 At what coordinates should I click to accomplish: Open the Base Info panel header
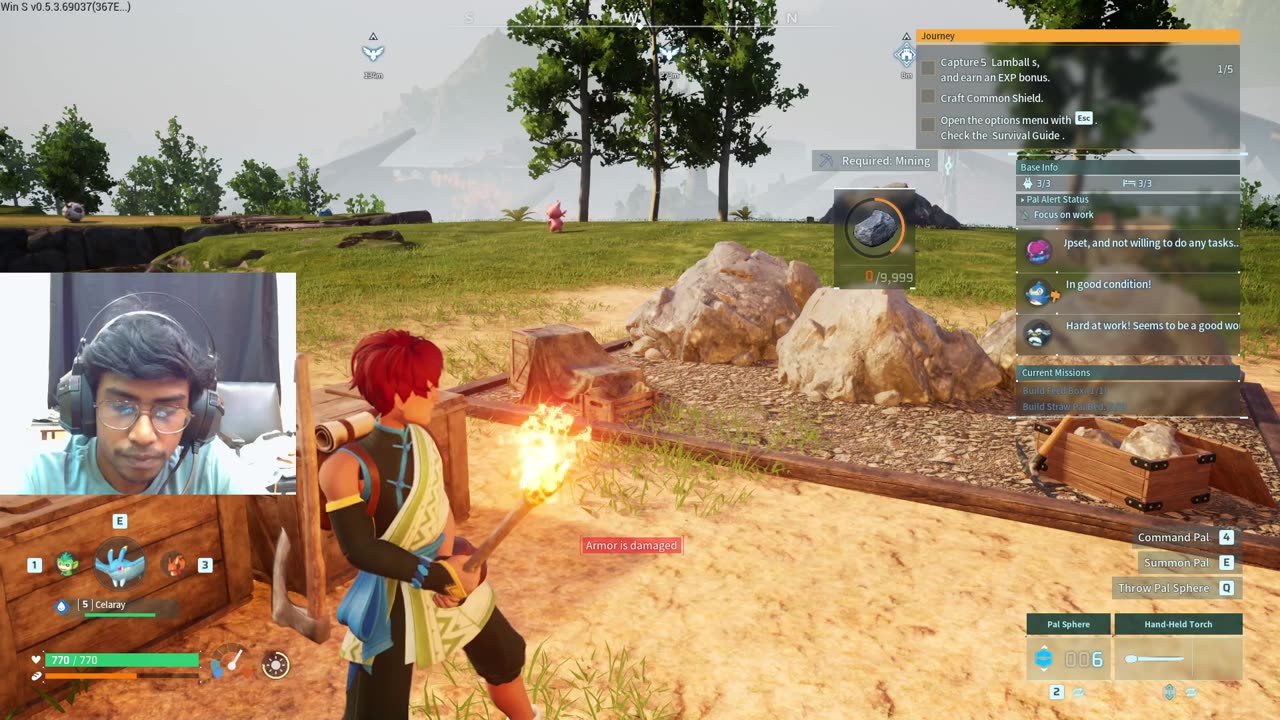coord(1128,167)
